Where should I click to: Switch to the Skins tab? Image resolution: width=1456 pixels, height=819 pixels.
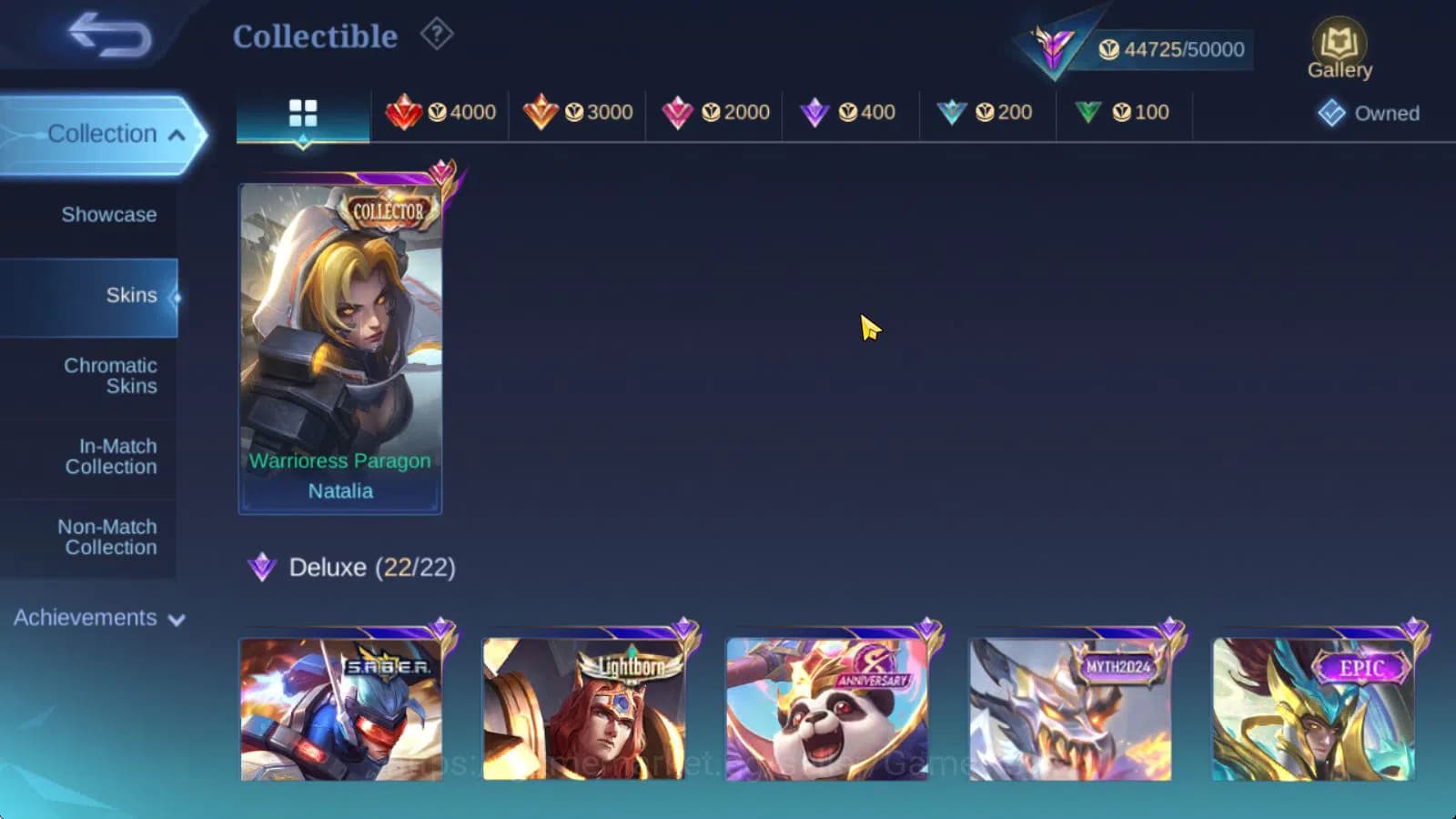coord(132,295)
